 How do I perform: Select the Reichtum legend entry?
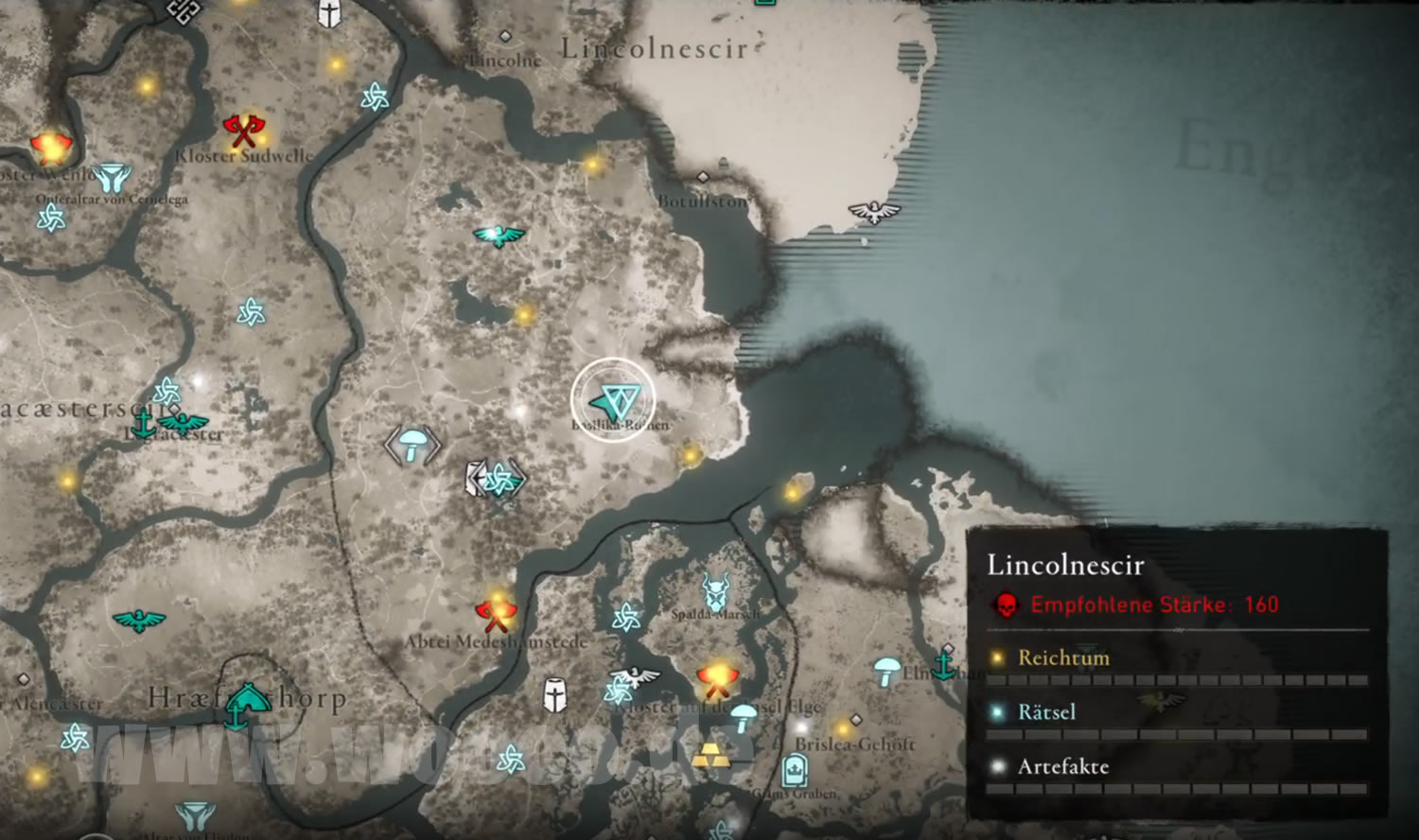point(1063,657)
